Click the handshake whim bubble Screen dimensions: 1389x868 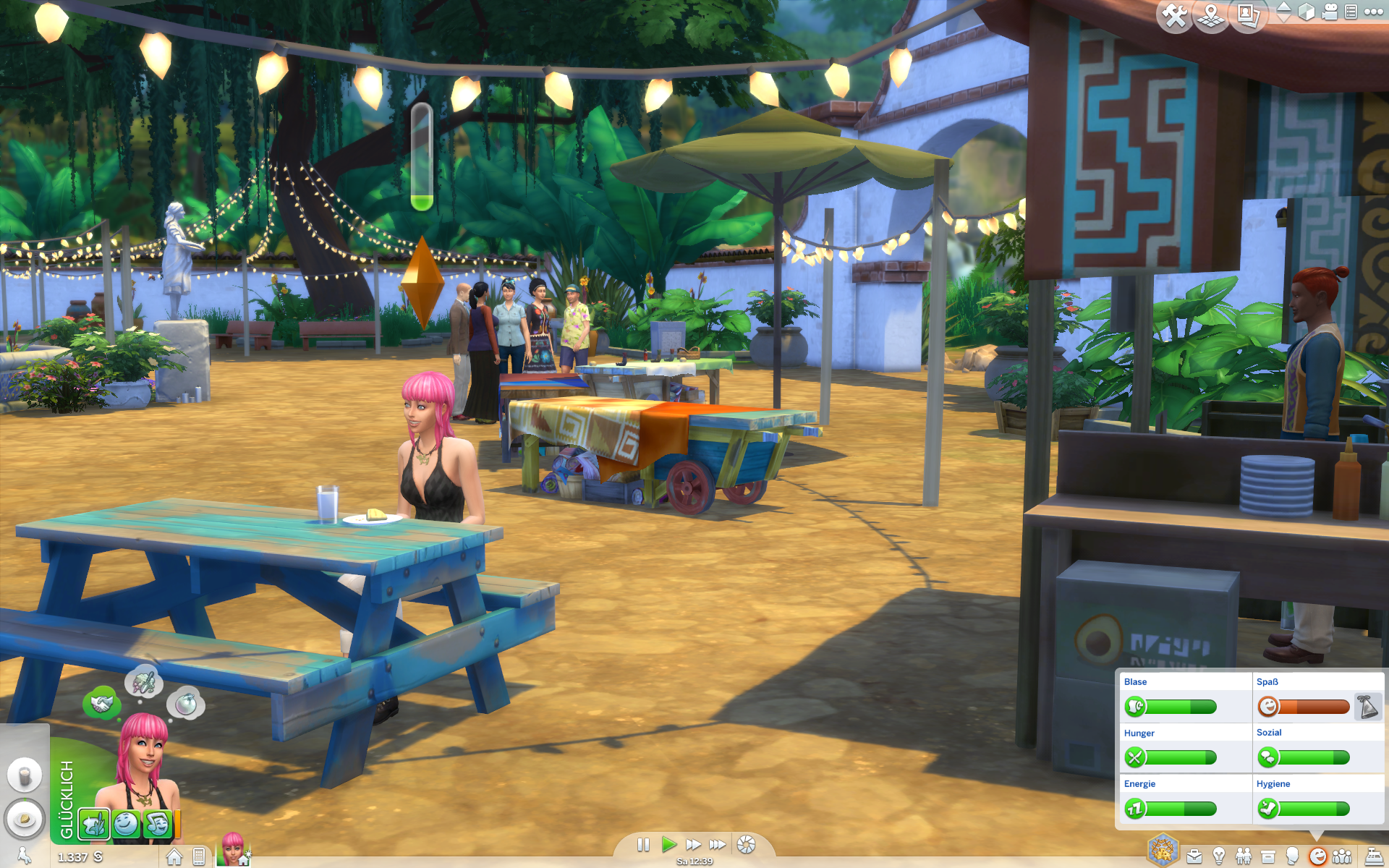(x=101, y=703)
